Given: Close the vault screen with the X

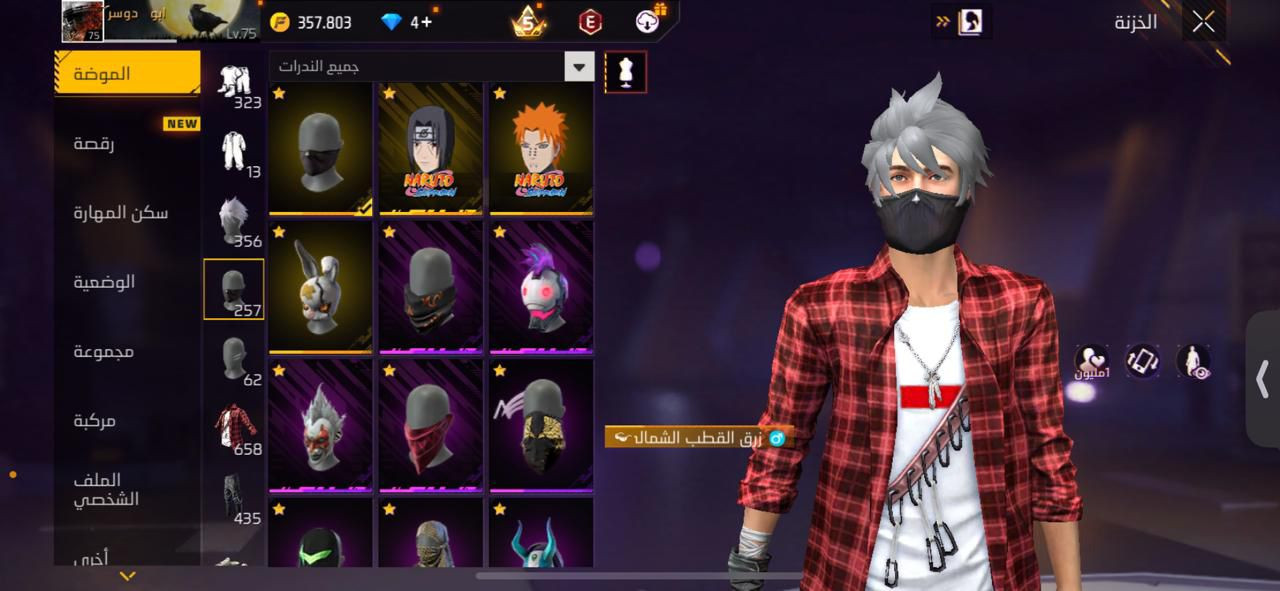Looking at the screenshot, I should pyautogui.click(x=1203, y=22).
